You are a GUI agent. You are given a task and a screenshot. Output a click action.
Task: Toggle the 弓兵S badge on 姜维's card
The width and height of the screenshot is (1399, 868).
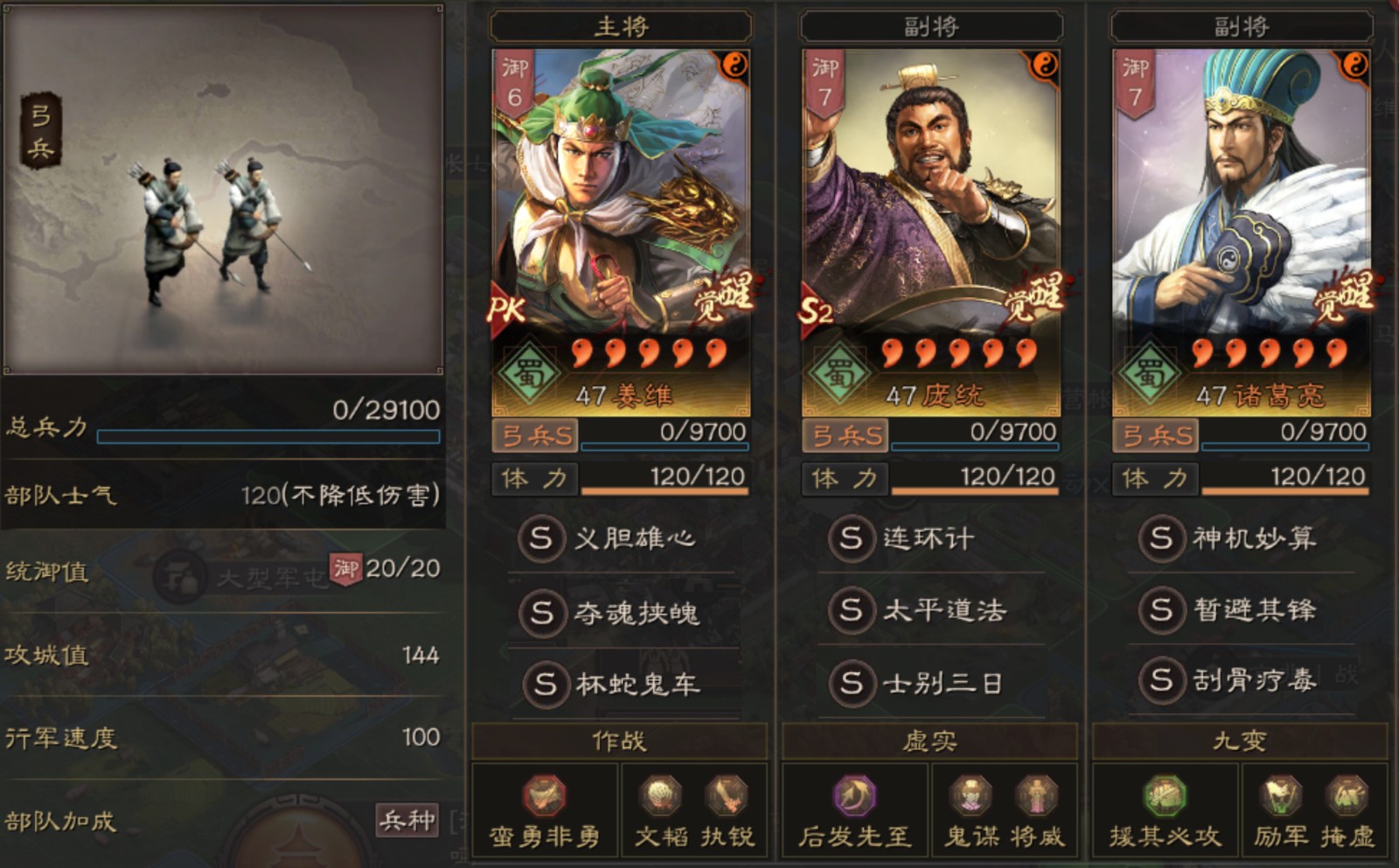click(532, 434)
